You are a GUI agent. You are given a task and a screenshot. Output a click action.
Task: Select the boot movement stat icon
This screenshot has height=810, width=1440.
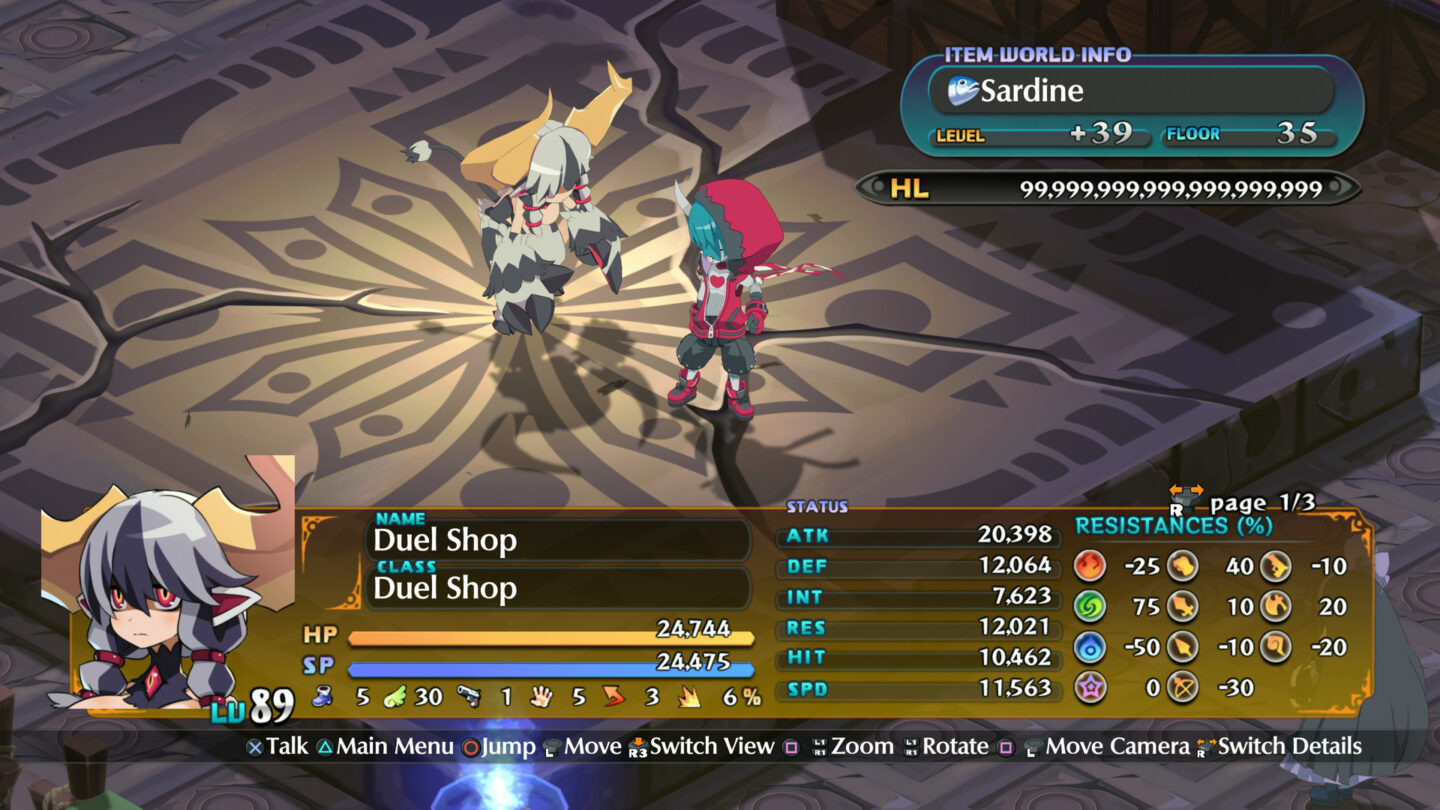tap(321, 697)
